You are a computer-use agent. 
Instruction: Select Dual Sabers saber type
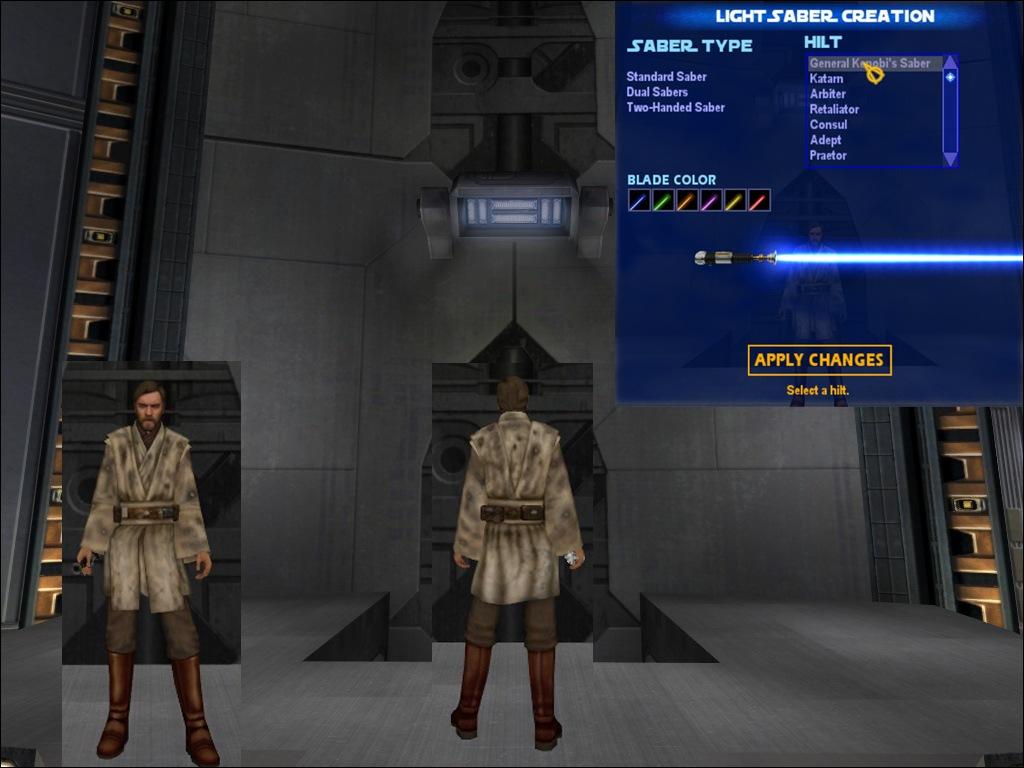pyautogui.click(x=657, y=92)
